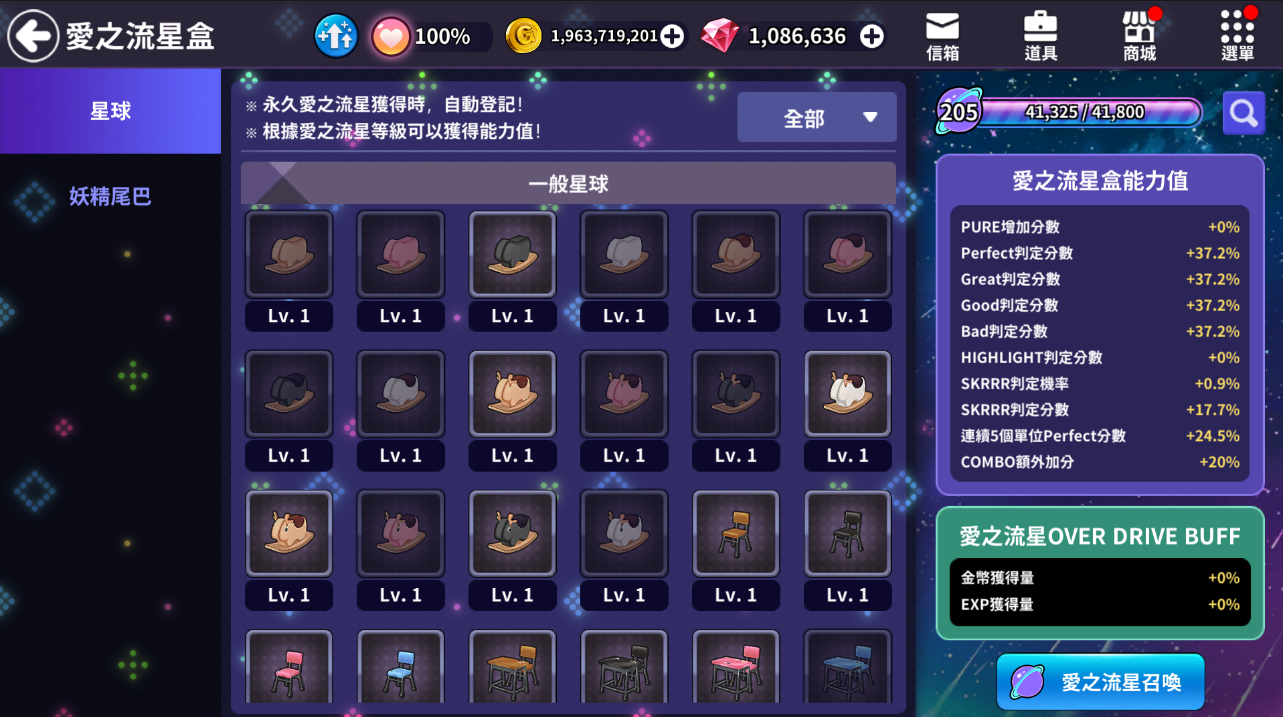This screenshot has height=717, width=1283.
Task: Open the 信箱 mailbox
Action: [942, 37]
